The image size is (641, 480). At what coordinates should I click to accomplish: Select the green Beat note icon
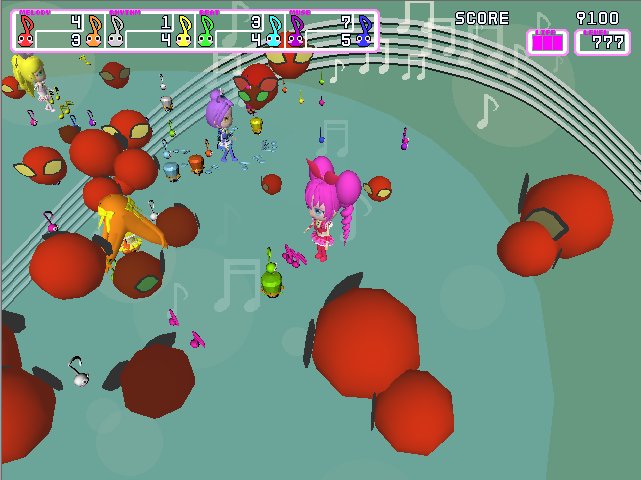(206, 31)
